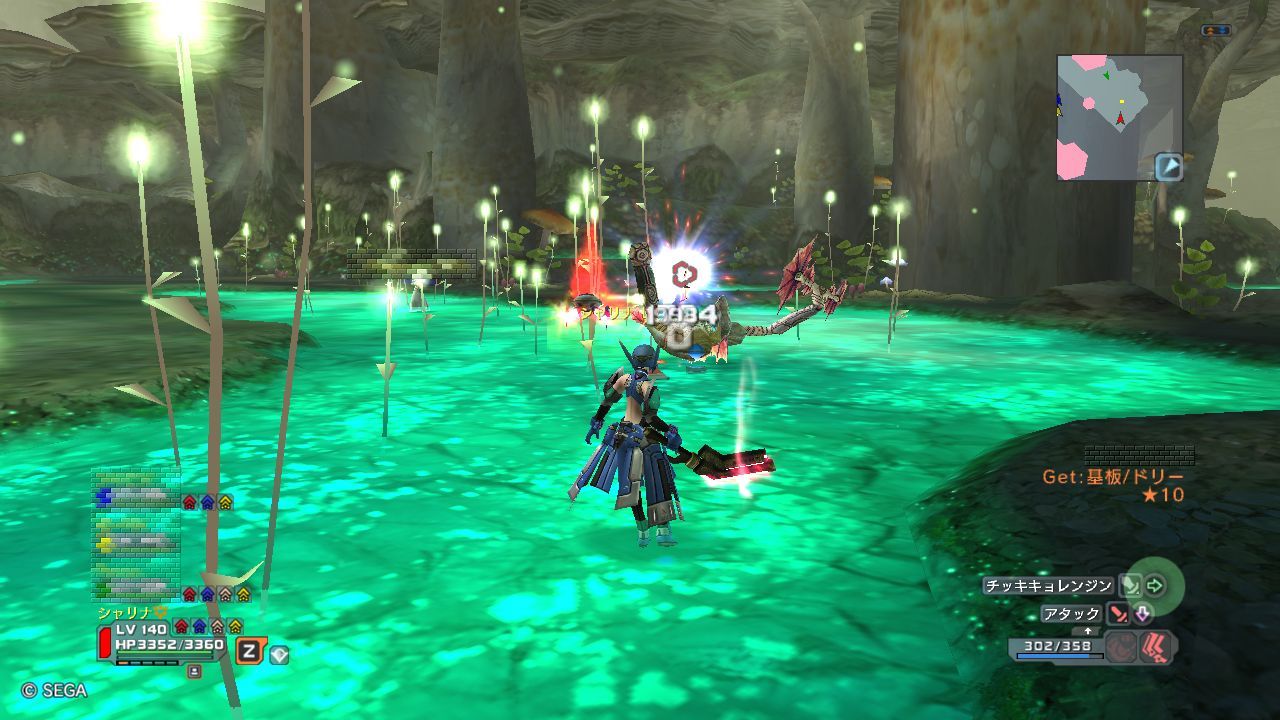Viewport: 1280px width, 720px height.
Task: Select the シャリナ player name
Action: point(124,612)
